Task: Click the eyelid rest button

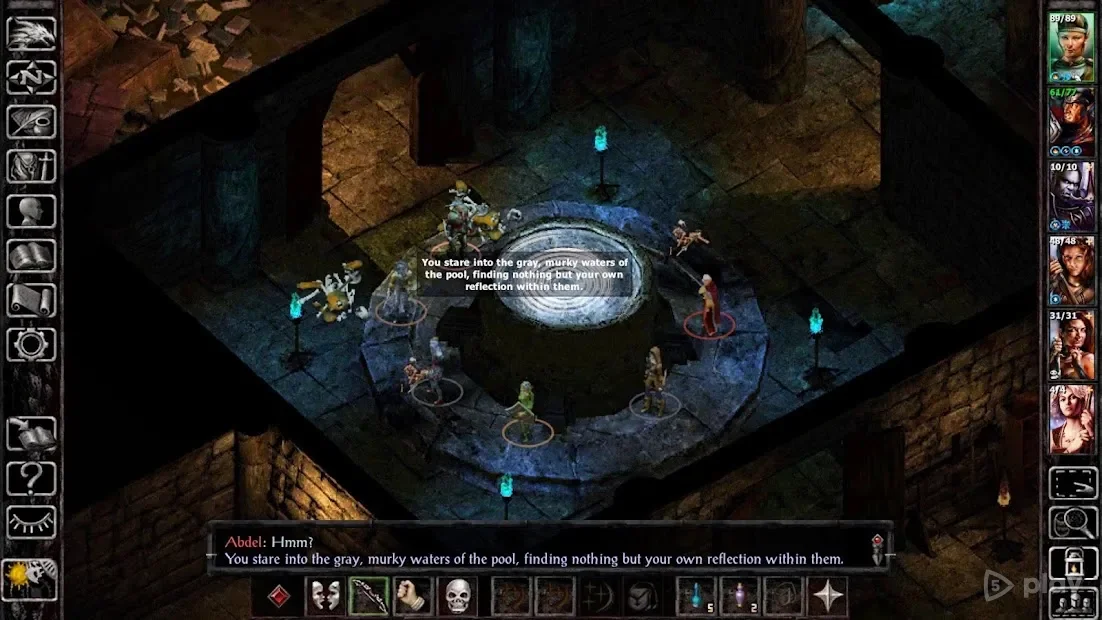Action: (x=31, y=521)
